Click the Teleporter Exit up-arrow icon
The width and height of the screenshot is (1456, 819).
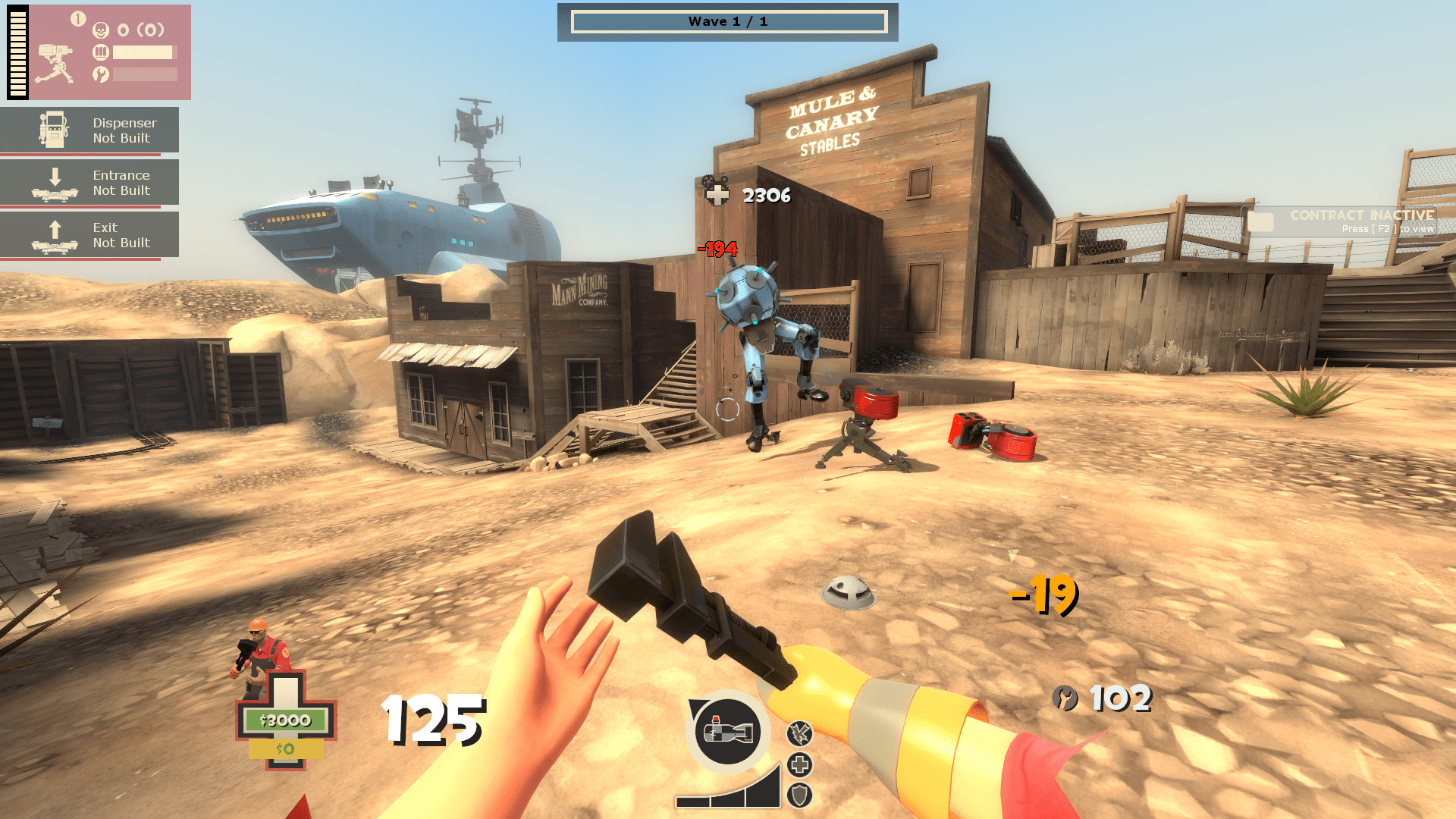[55, 234]
